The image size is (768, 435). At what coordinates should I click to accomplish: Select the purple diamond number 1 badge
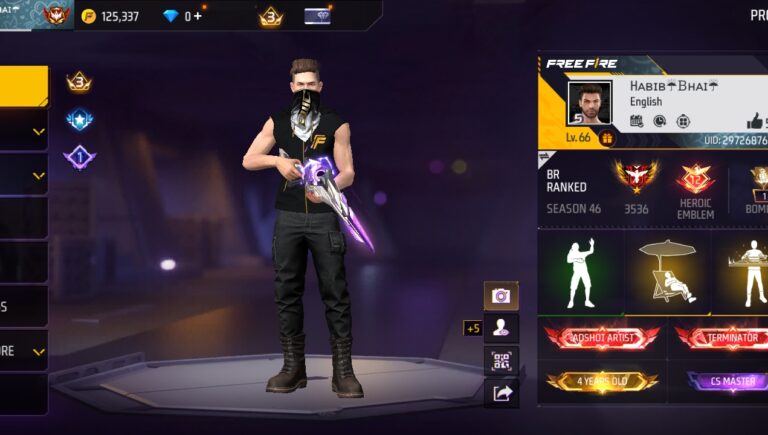pyautogui.click(x=79, y=157)
